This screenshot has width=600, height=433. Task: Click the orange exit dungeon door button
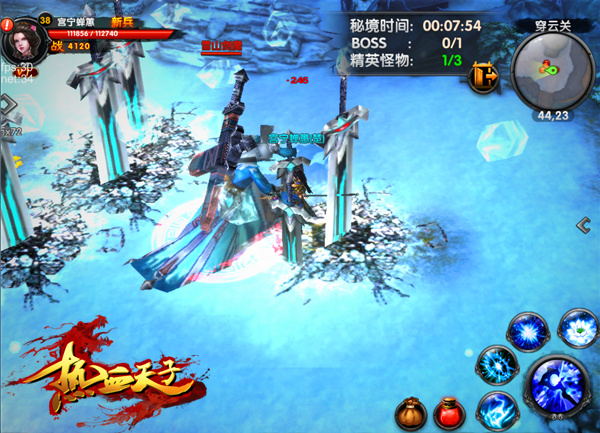click(x=488, y=75)
